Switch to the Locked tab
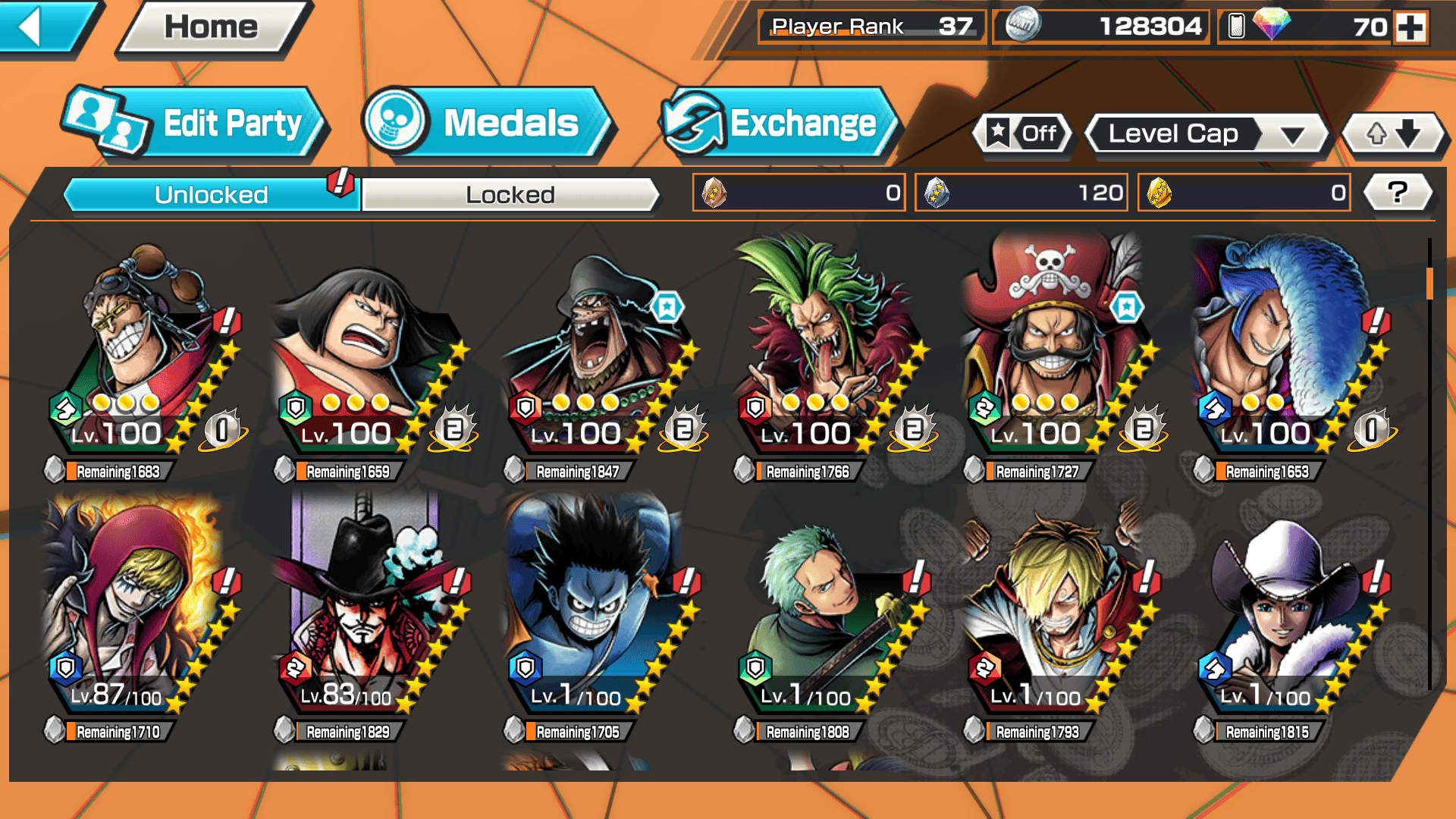This screenshot has height=819, width=1456. tap(510, 195)
